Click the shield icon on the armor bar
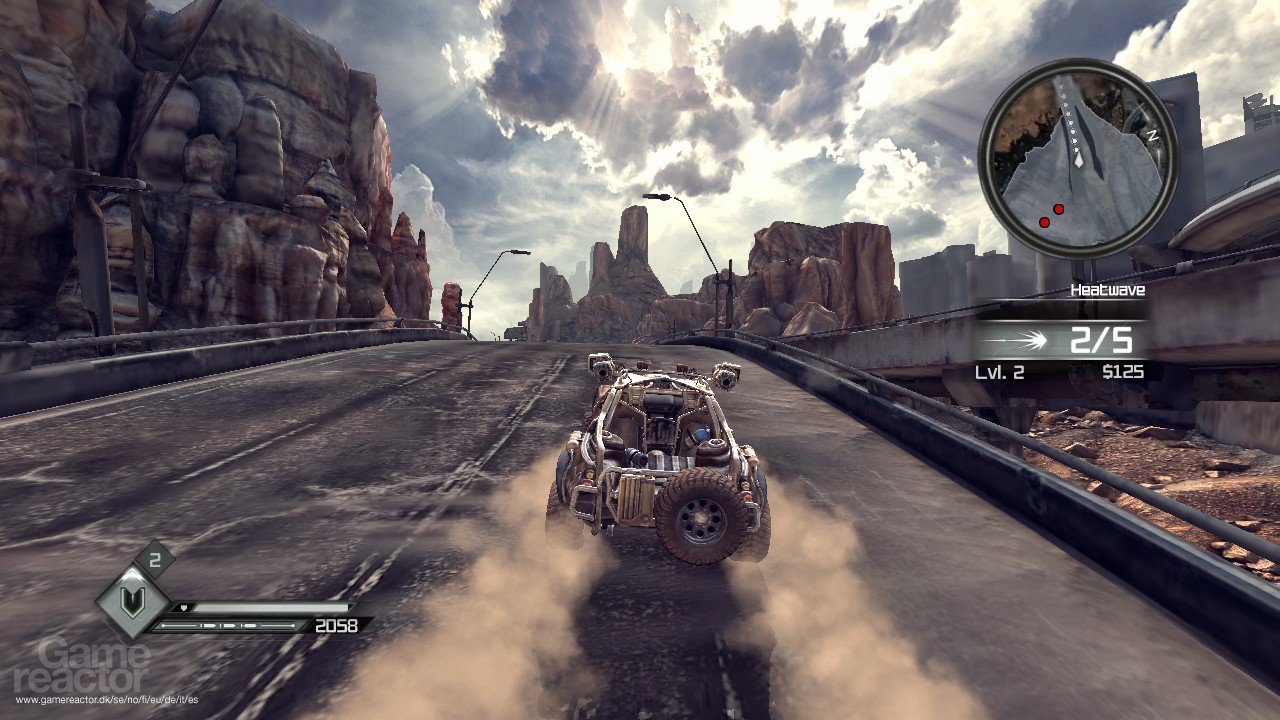 [x=184, y=606]
